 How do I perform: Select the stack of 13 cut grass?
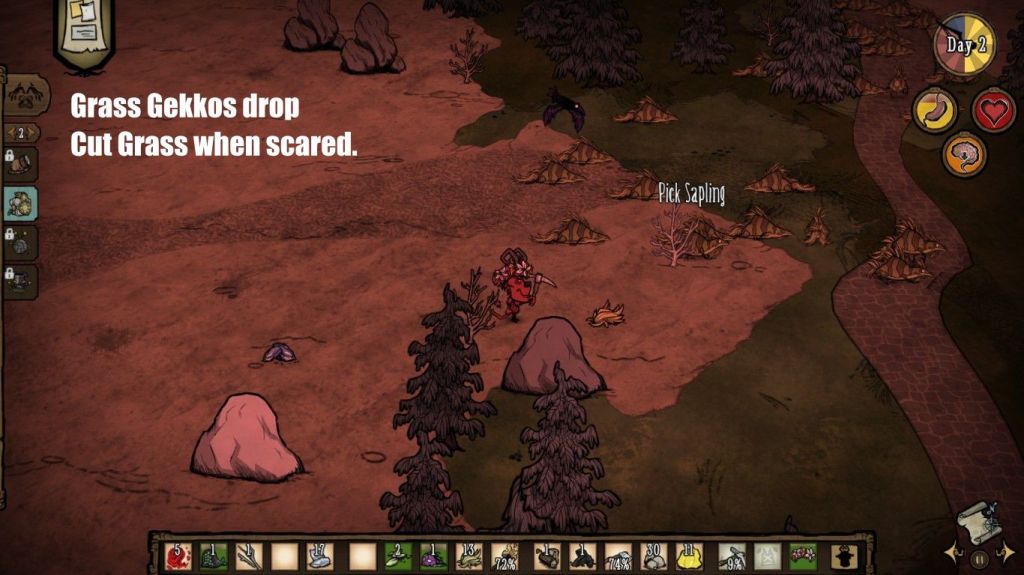pyautogui.click(x=468, y=555)
